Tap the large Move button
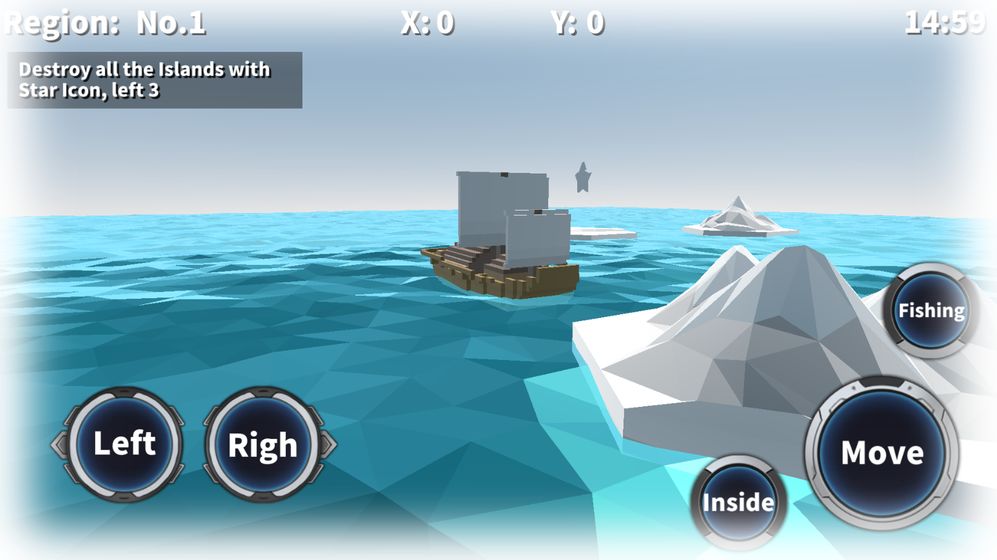 click(881, 452)
